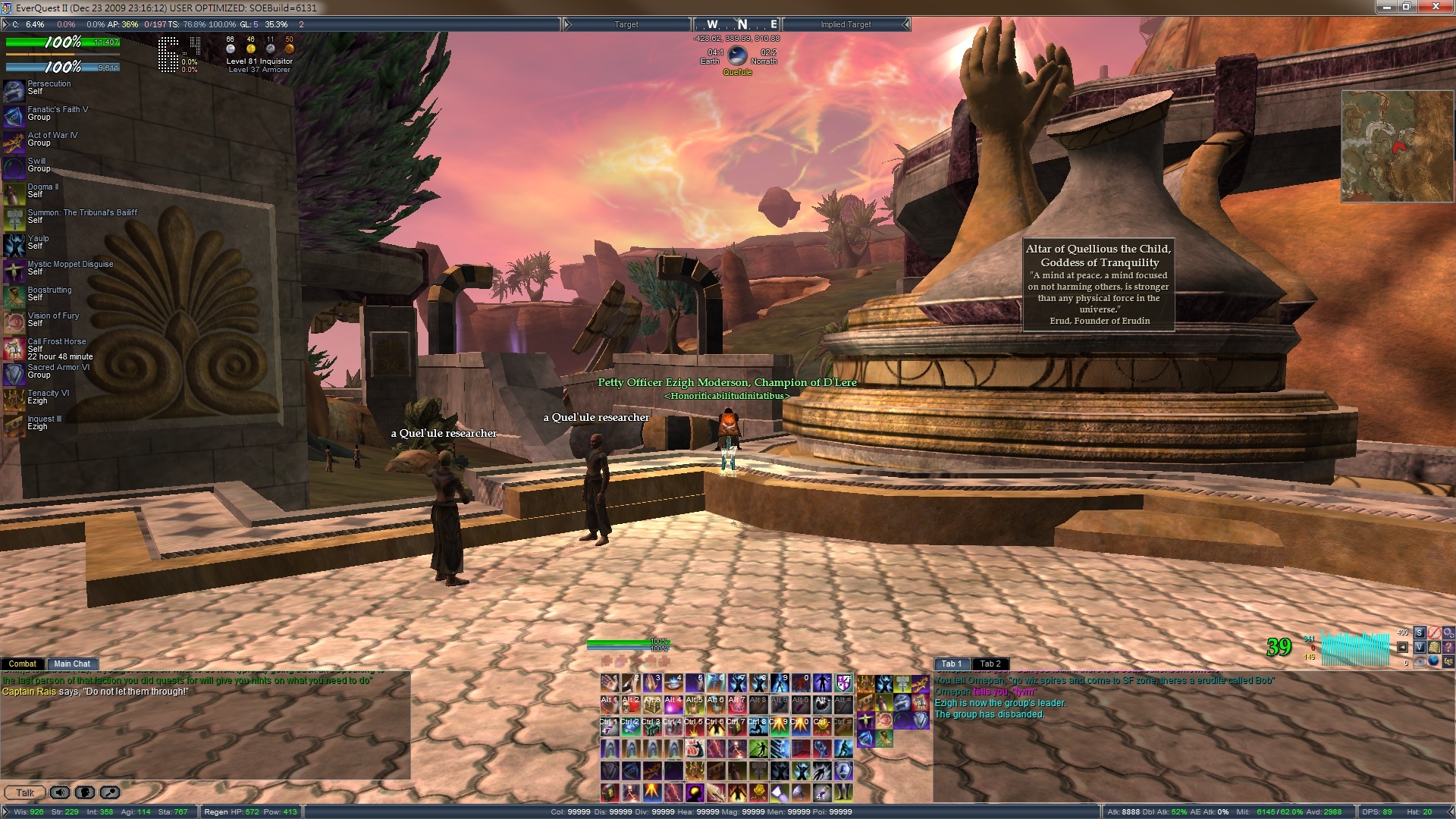Click the Persecution buff icon
This screenshot has height=819, width=1456.
pos(14,90)
